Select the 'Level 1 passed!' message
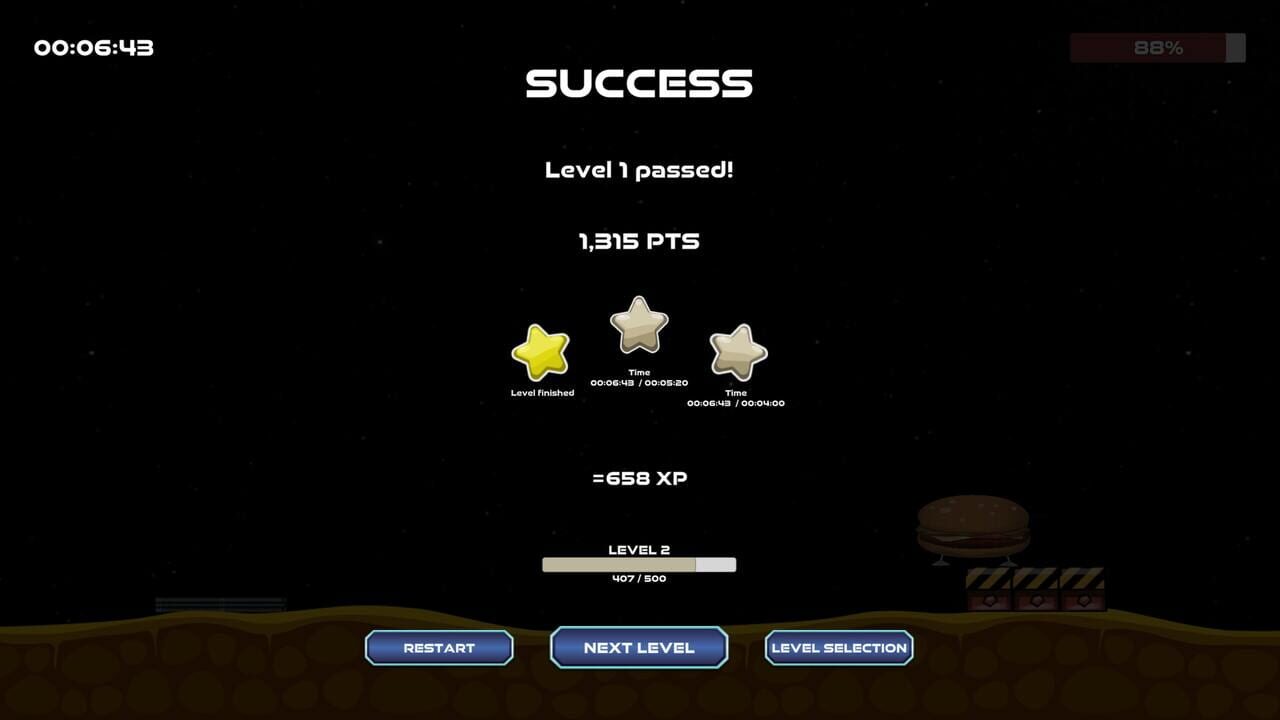This screenshot has height=720, width=1280. (x=639, y=170)
